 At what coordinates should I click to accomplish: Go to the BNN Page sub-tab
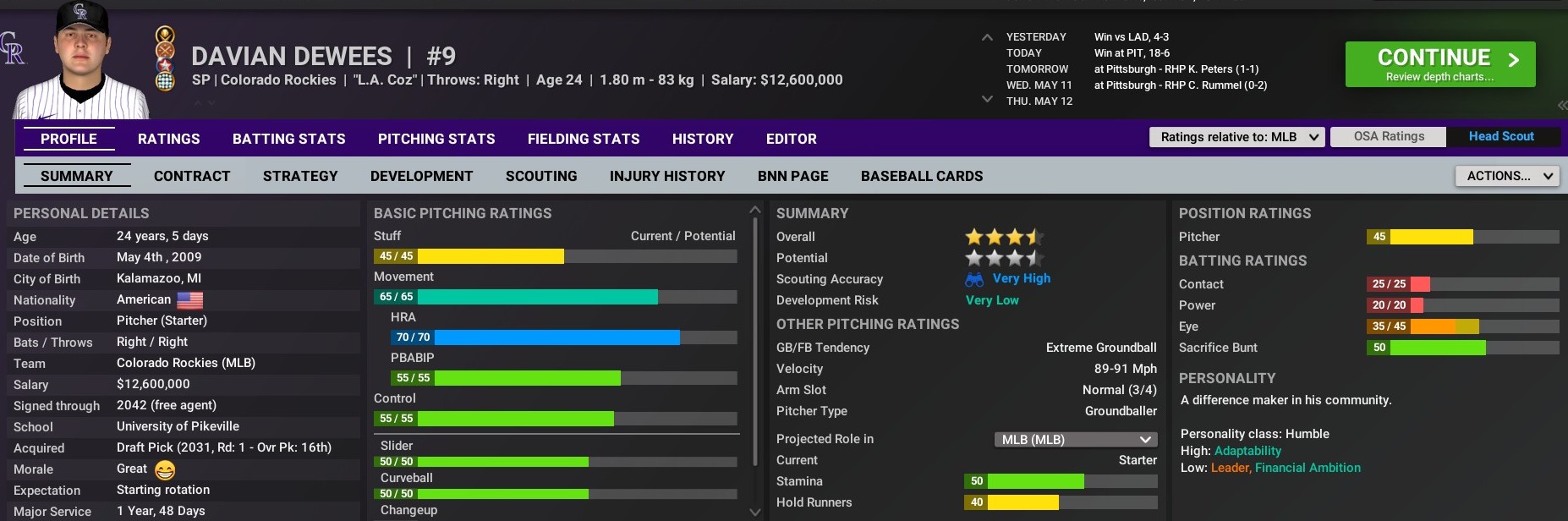(793, 176)
